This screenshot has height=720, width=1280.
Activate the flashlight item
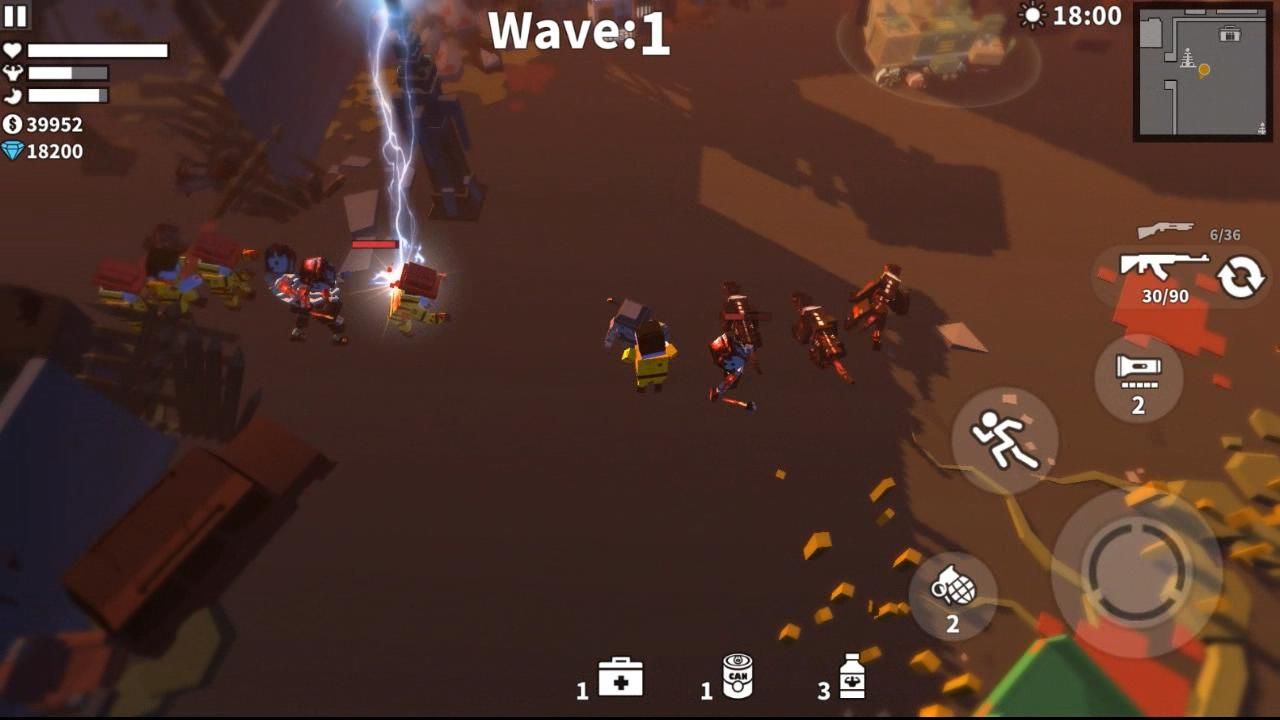[x=1138, y=377]
